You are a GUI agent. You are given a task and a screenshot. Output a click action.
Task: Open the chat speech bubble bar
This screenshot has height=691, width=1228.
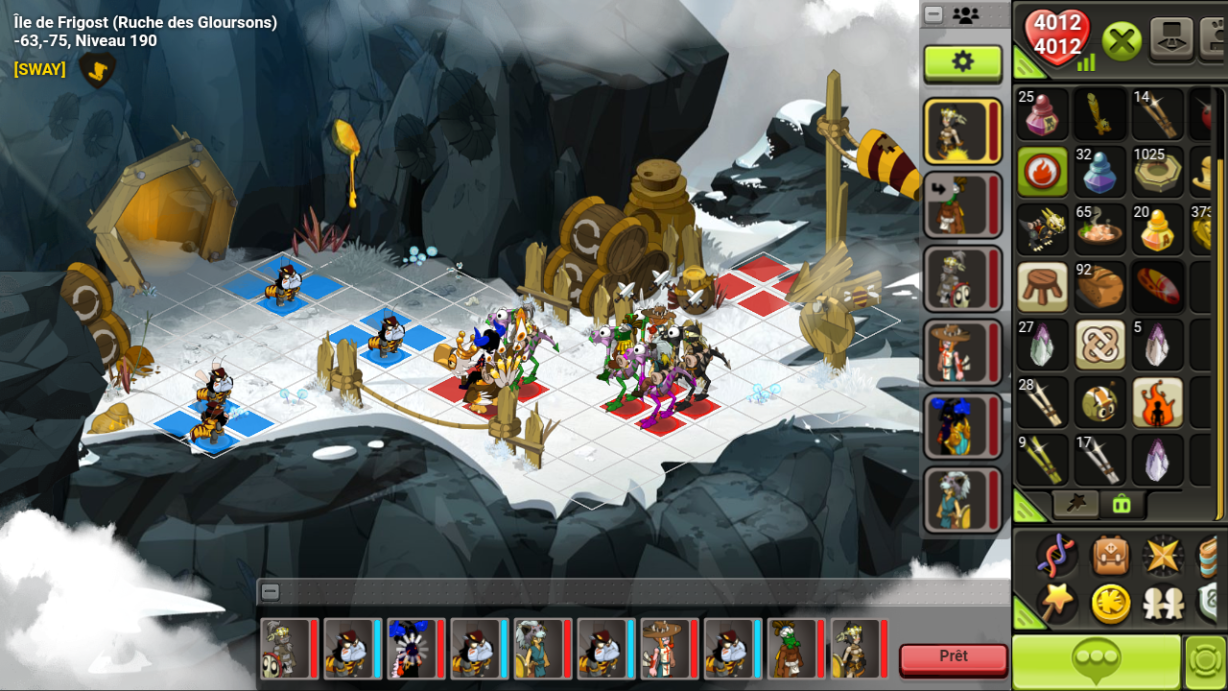pos(1095,660)
